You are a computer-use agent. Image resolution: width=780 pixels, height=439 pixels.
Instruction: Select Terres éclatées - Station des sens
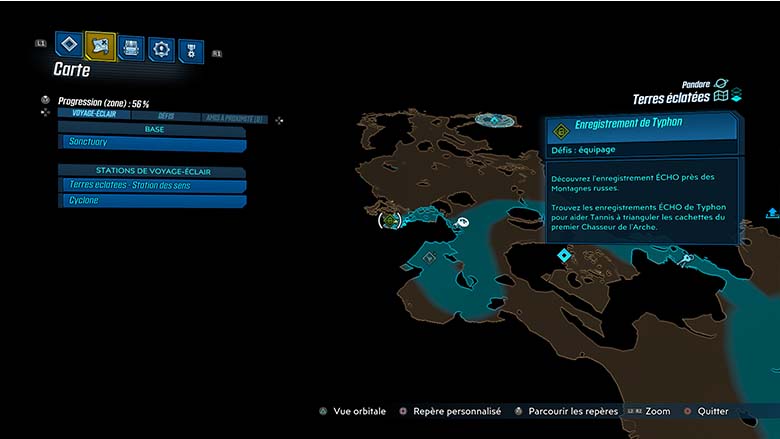point(152,185)
